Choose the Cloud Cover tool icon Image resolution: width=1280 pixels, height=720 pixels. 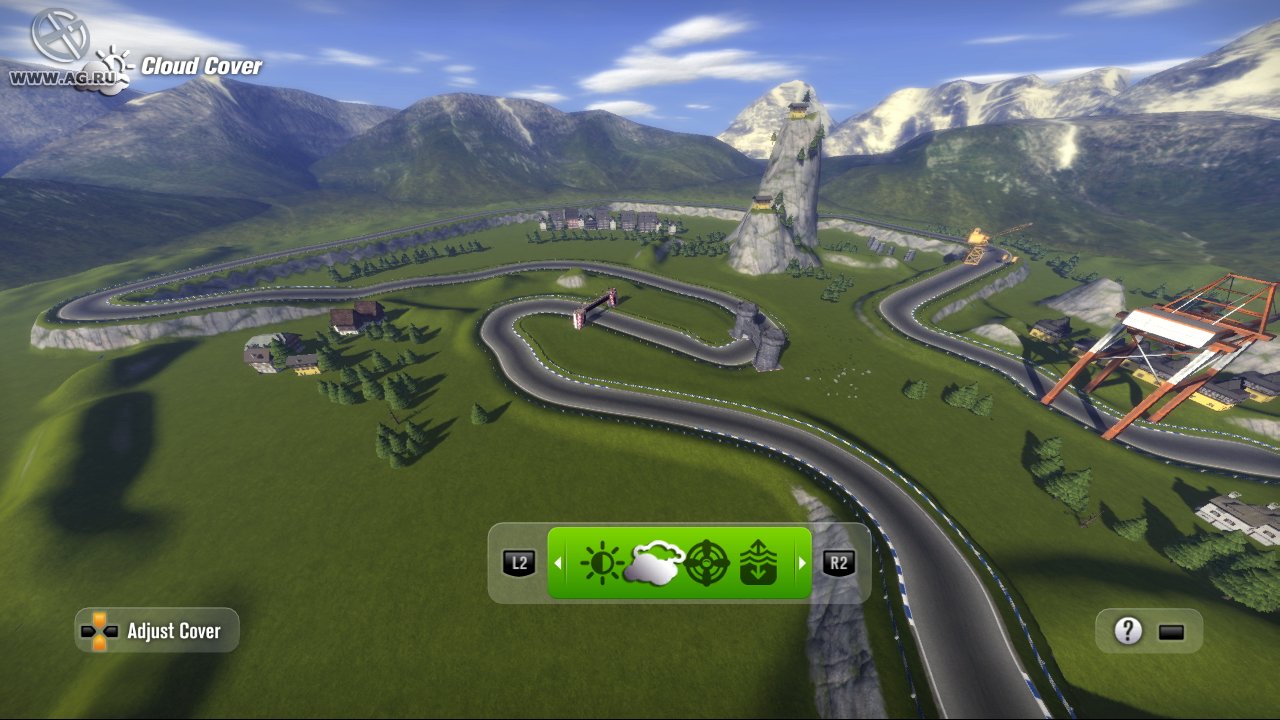click(x=654, y=563)
